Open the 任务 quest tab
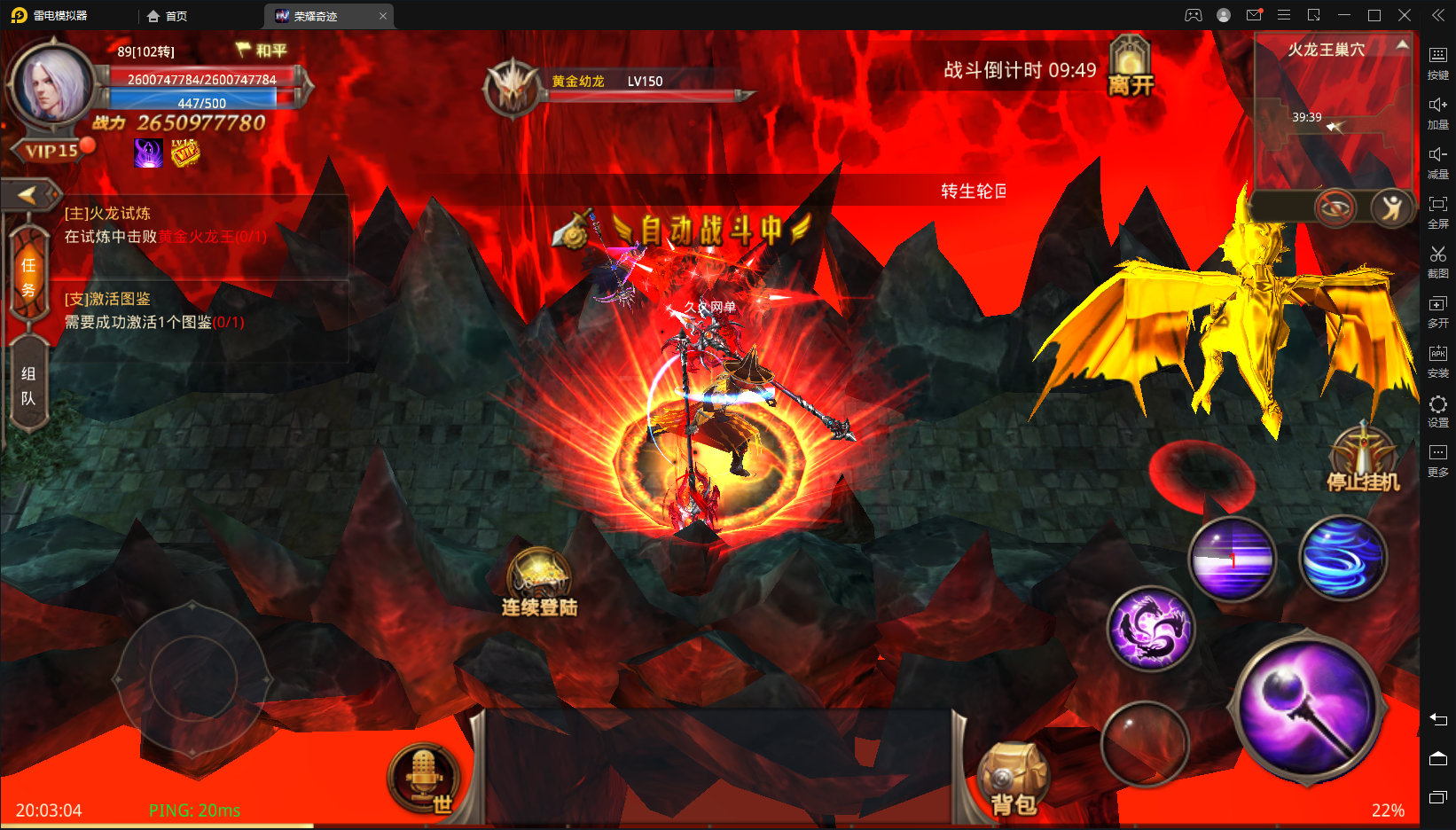Viewport: 1456px width, 830px height. coord(28,276)
